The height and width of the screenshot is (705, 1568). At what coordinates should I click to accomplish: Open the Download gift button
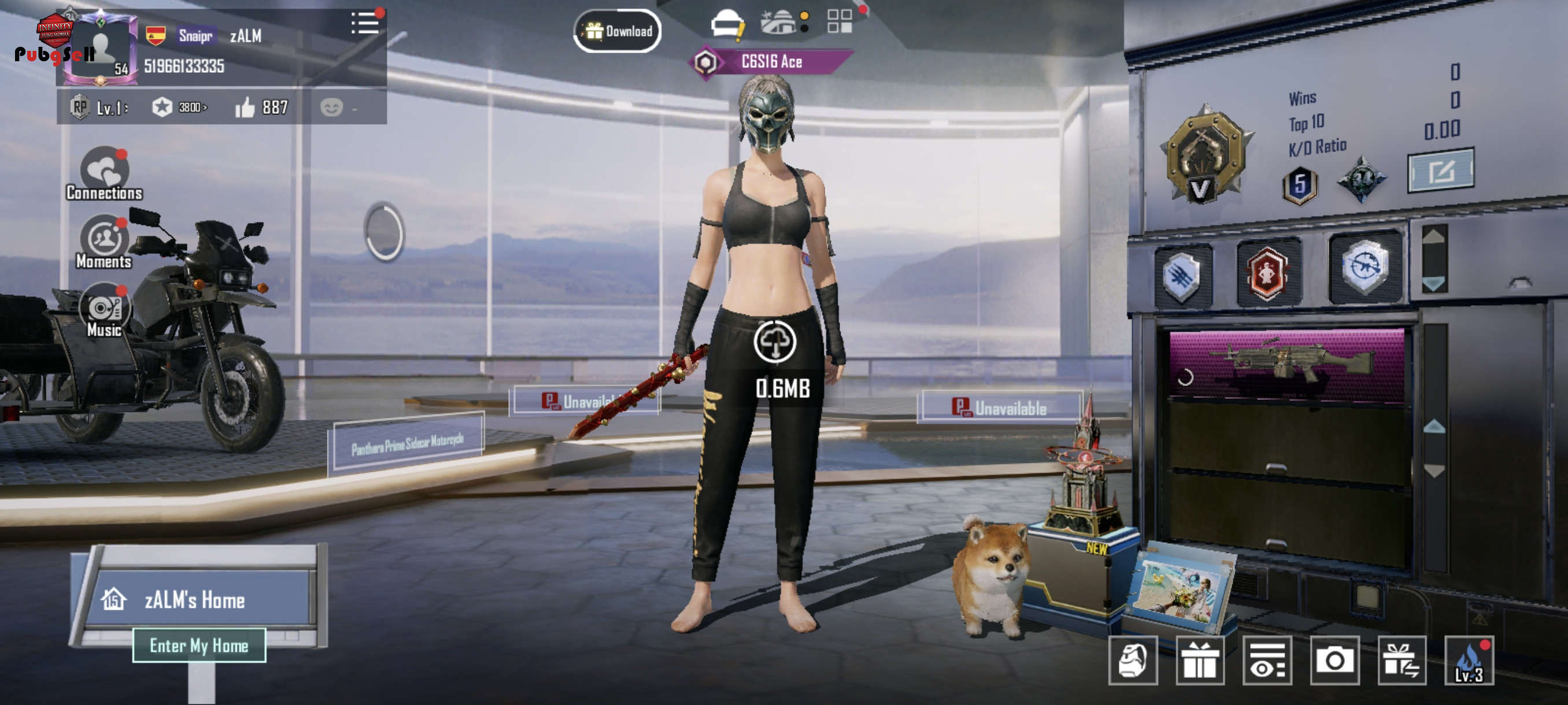617,31
